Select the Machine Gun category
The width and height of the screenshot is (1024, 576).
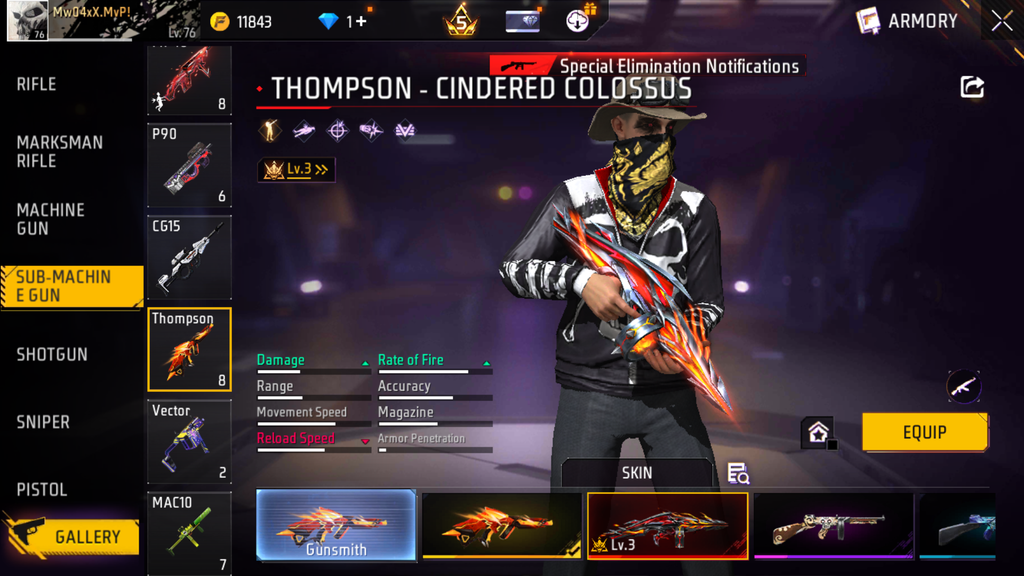pos(51,219)
